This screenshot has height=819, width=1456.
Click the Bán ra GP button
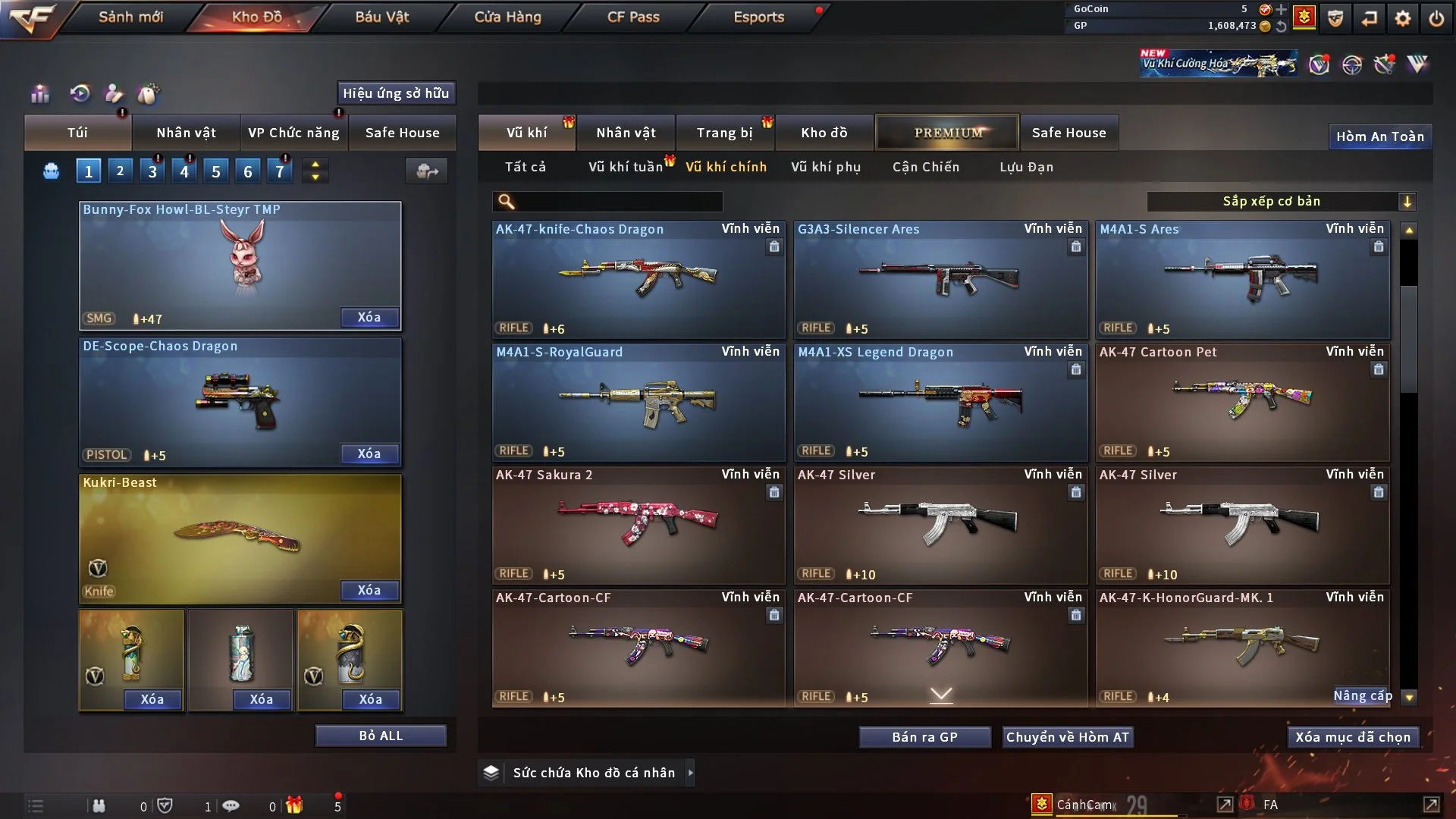tap(924, 737)
